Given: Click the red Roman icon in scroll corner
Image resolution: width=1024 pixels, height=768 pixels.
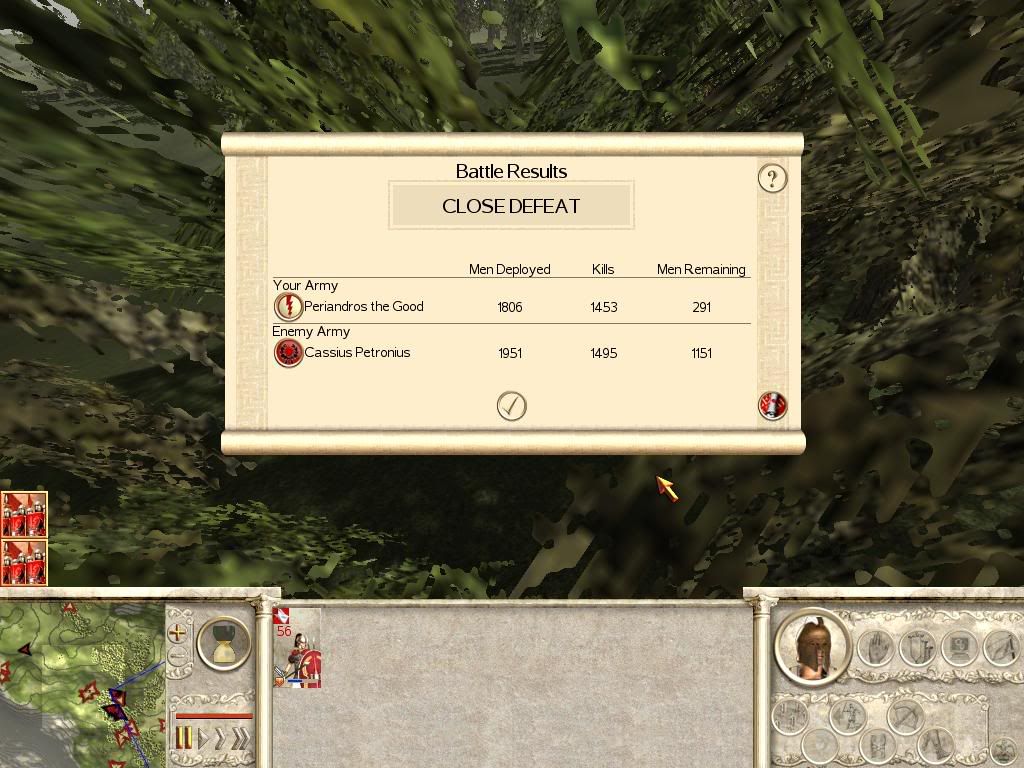Looking at the screenshot, I should [773, 405].
